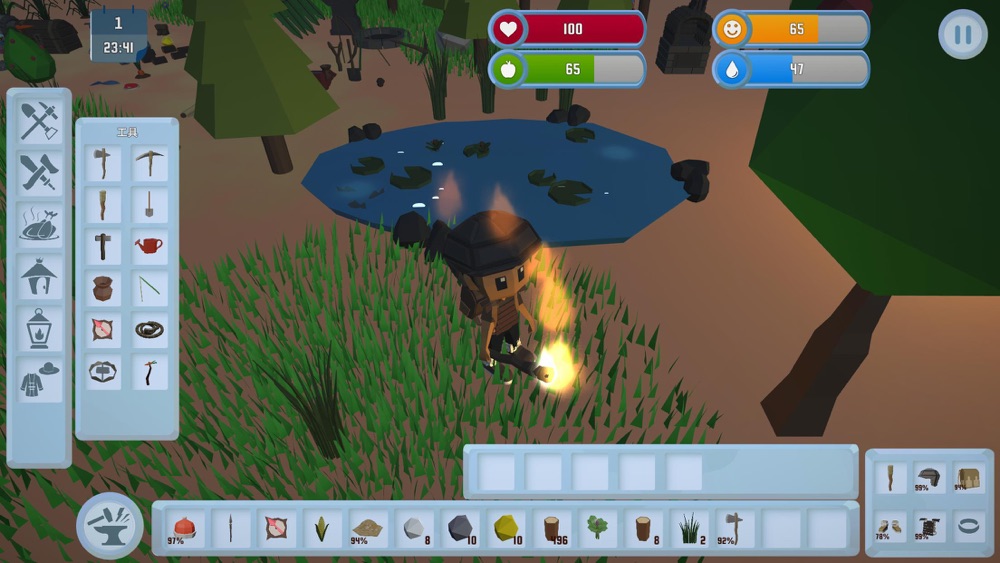The width and height of the screenshot is (1000, 563).
Task: Choose the yellow ore hotbar slot
Action: point(507,528)
